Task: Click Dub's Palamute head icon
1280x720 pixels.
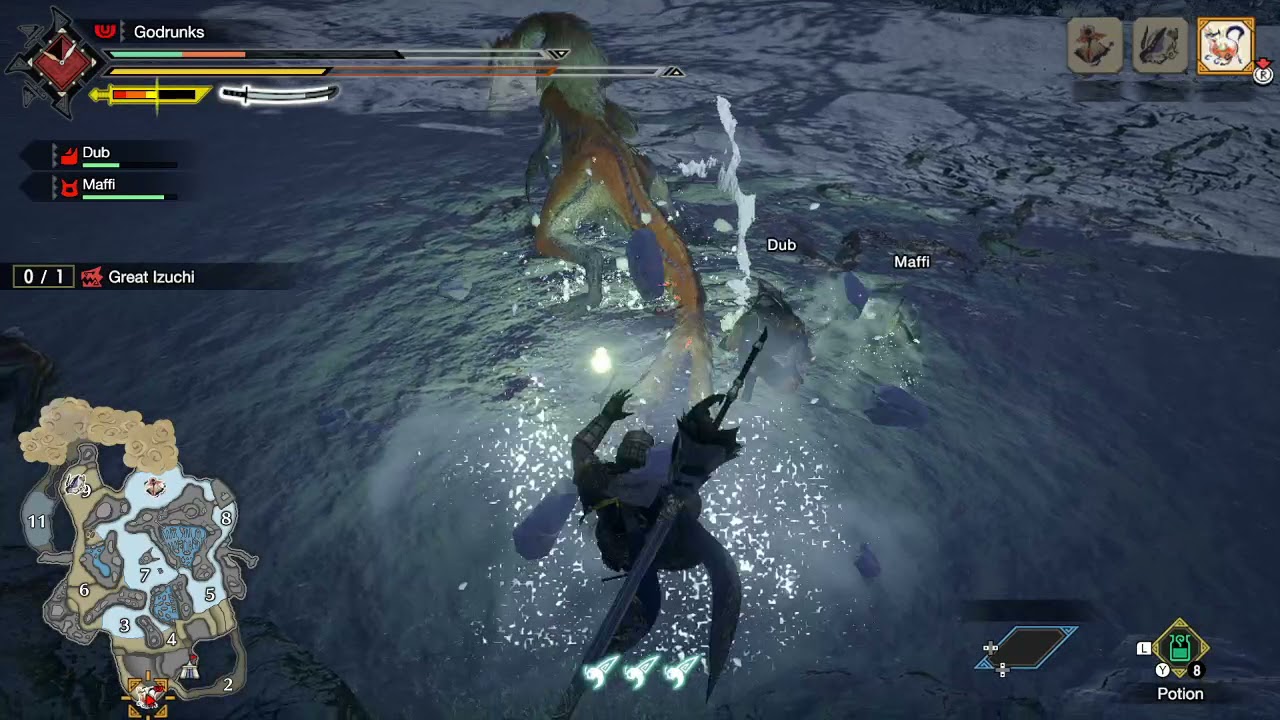Action: pos(68,155)
